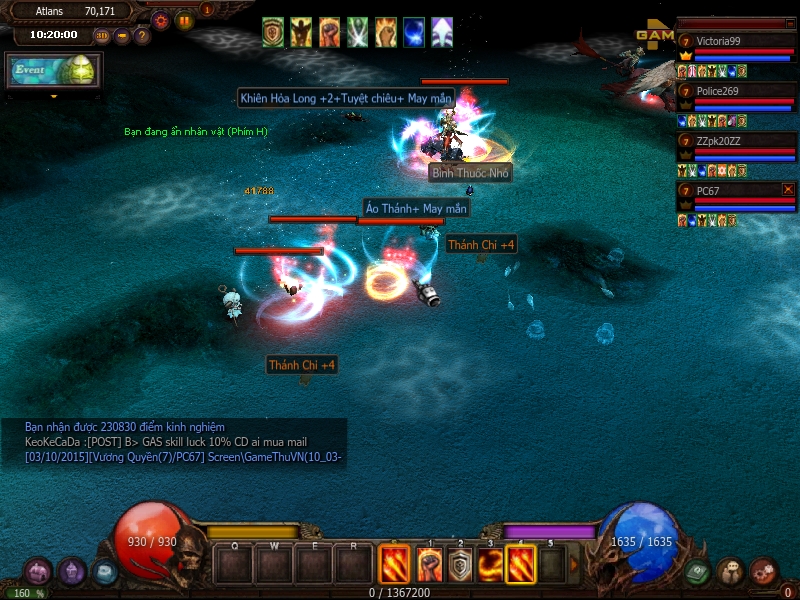Open the green book menu icon
The image size is (800, 600).
[x=698, y=571]
